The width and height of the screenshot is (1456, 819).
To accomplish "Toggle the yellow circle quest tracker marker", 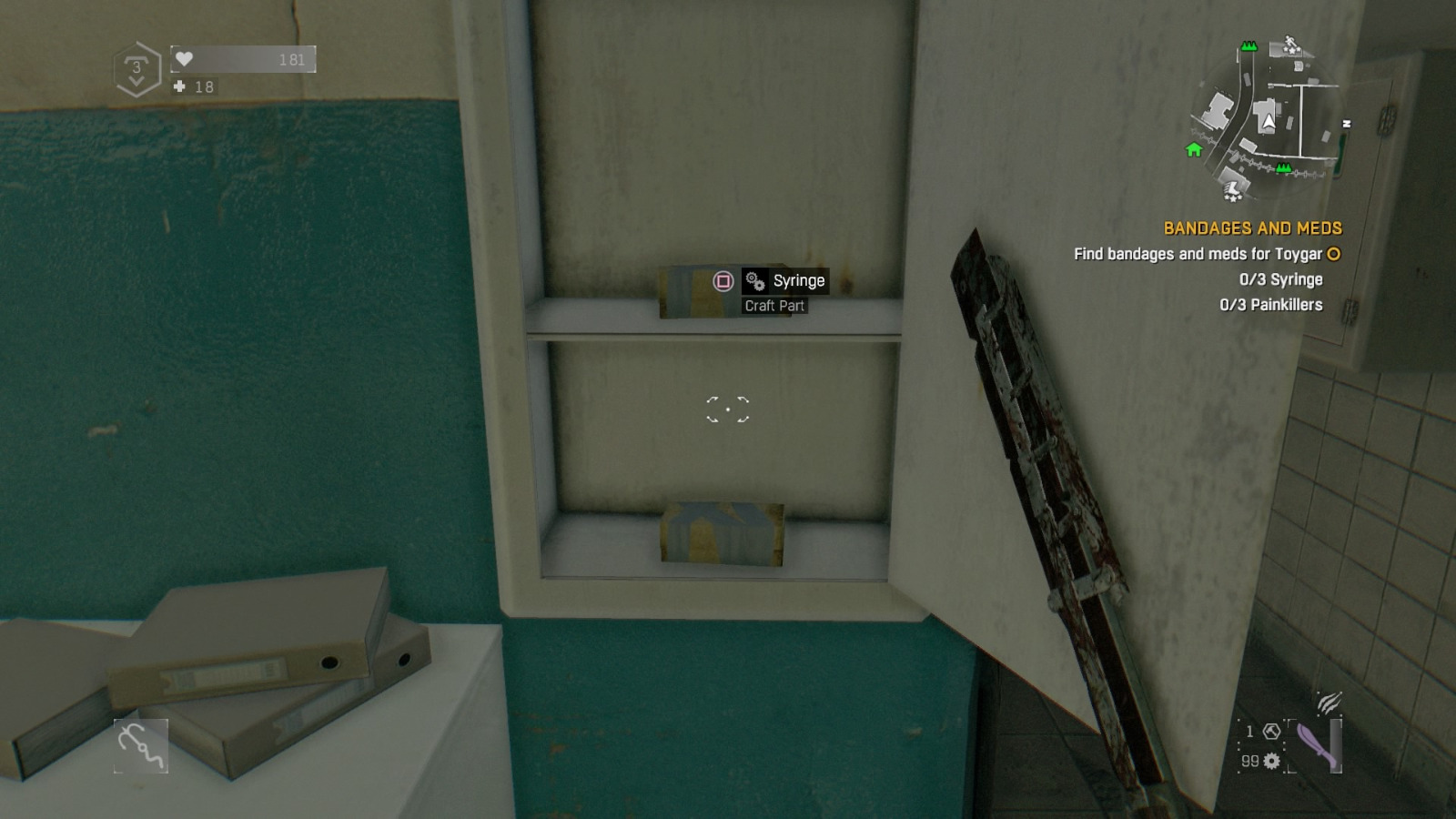I will point(1332,255).
